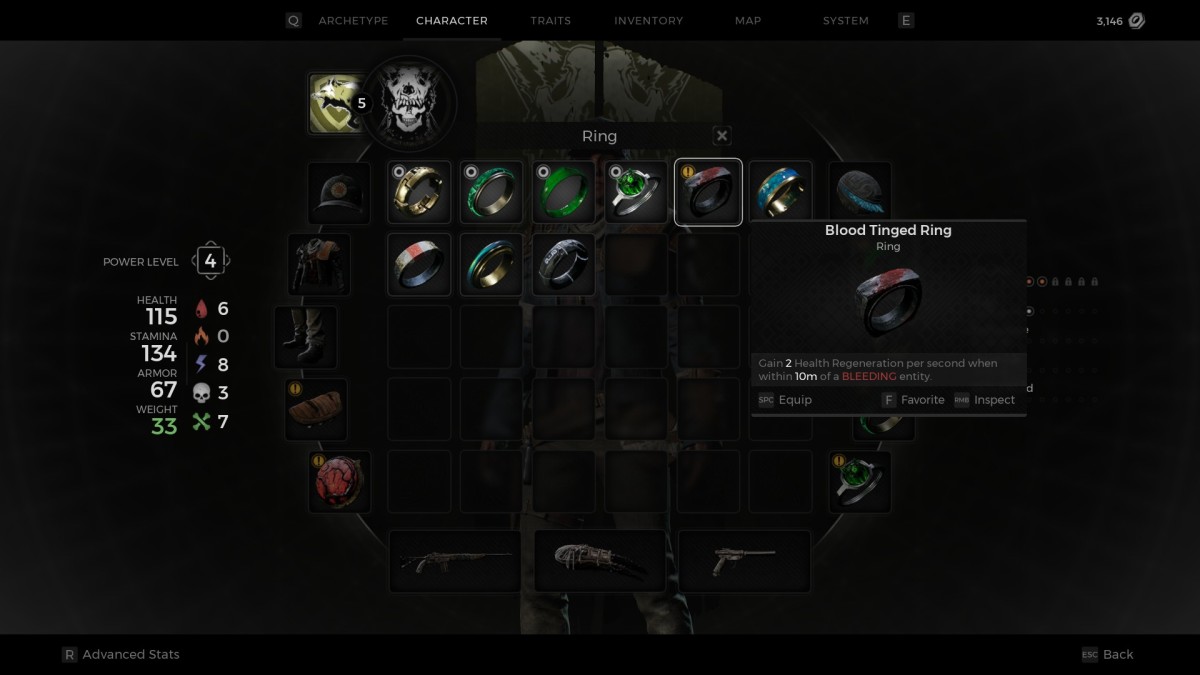Select the long rifle weapon slot
1200x675 pixels.
point(455,561)
